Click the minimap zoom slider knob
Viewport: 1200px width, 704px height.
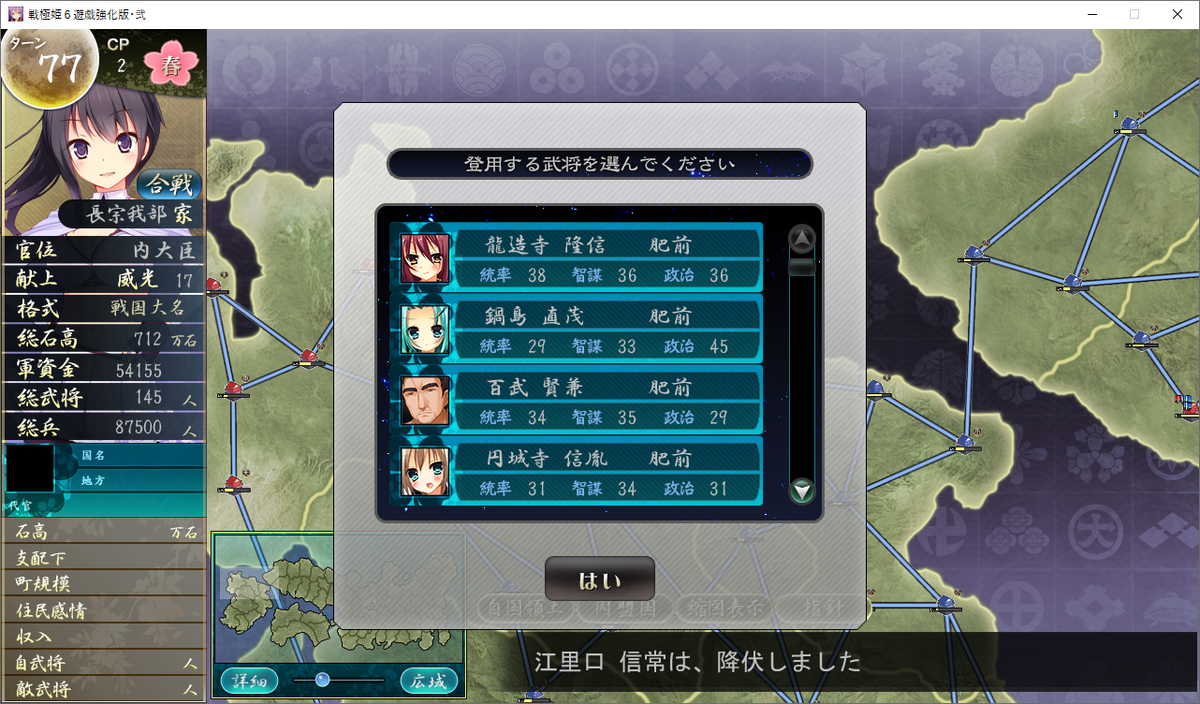coord(322,680)
